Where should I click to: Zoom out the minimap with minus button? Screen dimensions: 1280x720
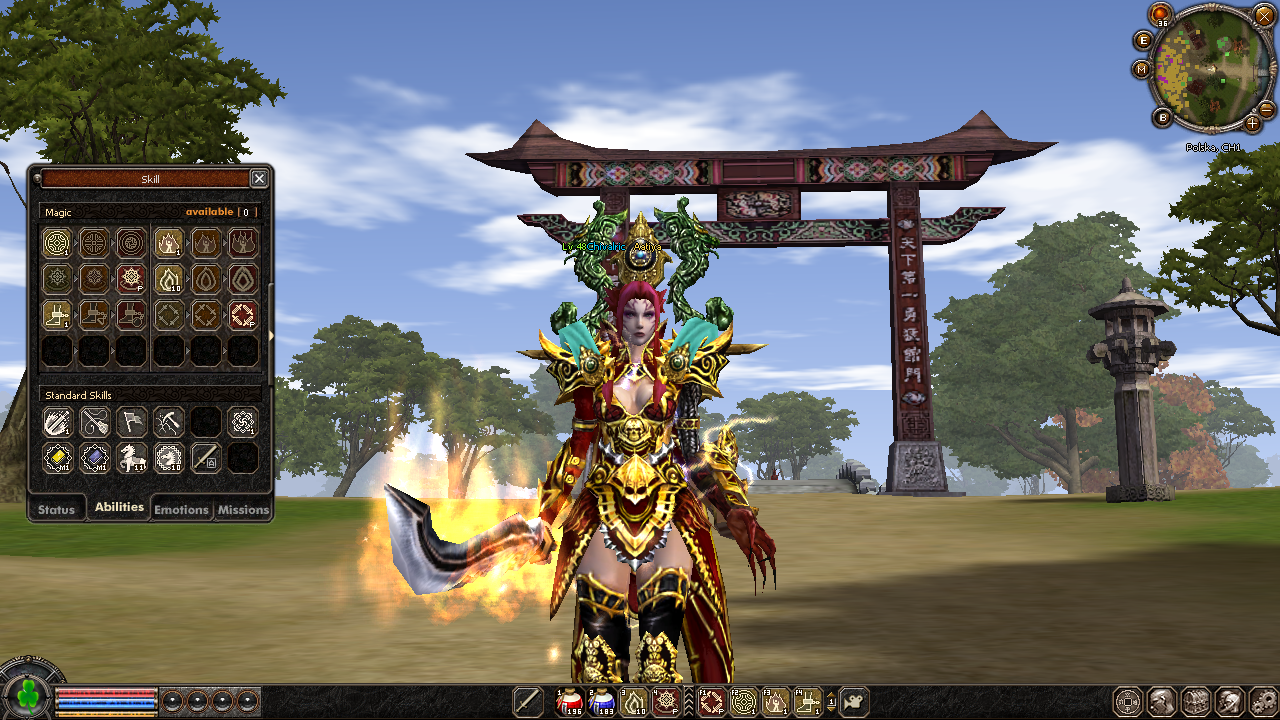(x=1266, y=108)
